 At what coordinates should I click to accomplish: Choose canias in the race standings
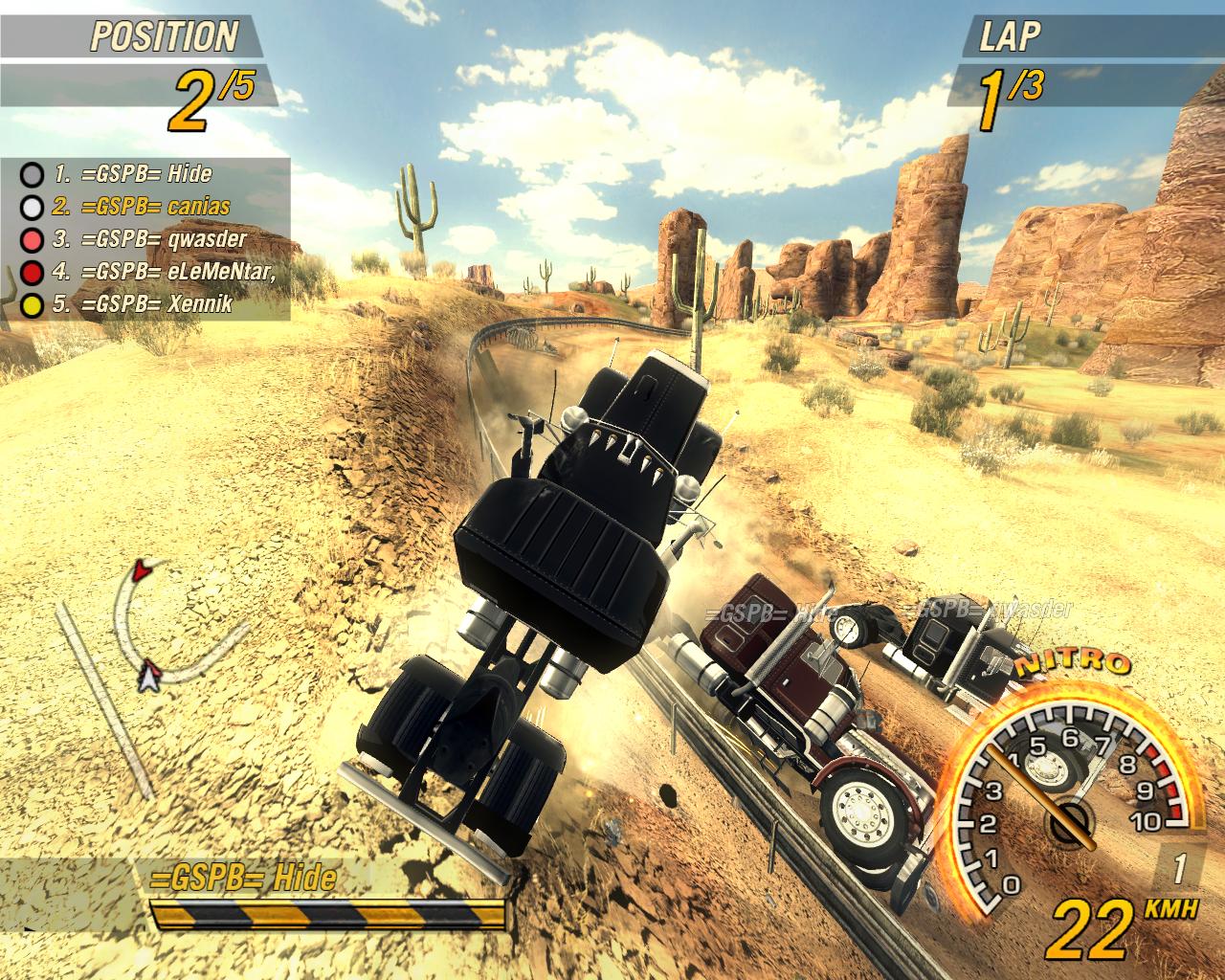142,206
